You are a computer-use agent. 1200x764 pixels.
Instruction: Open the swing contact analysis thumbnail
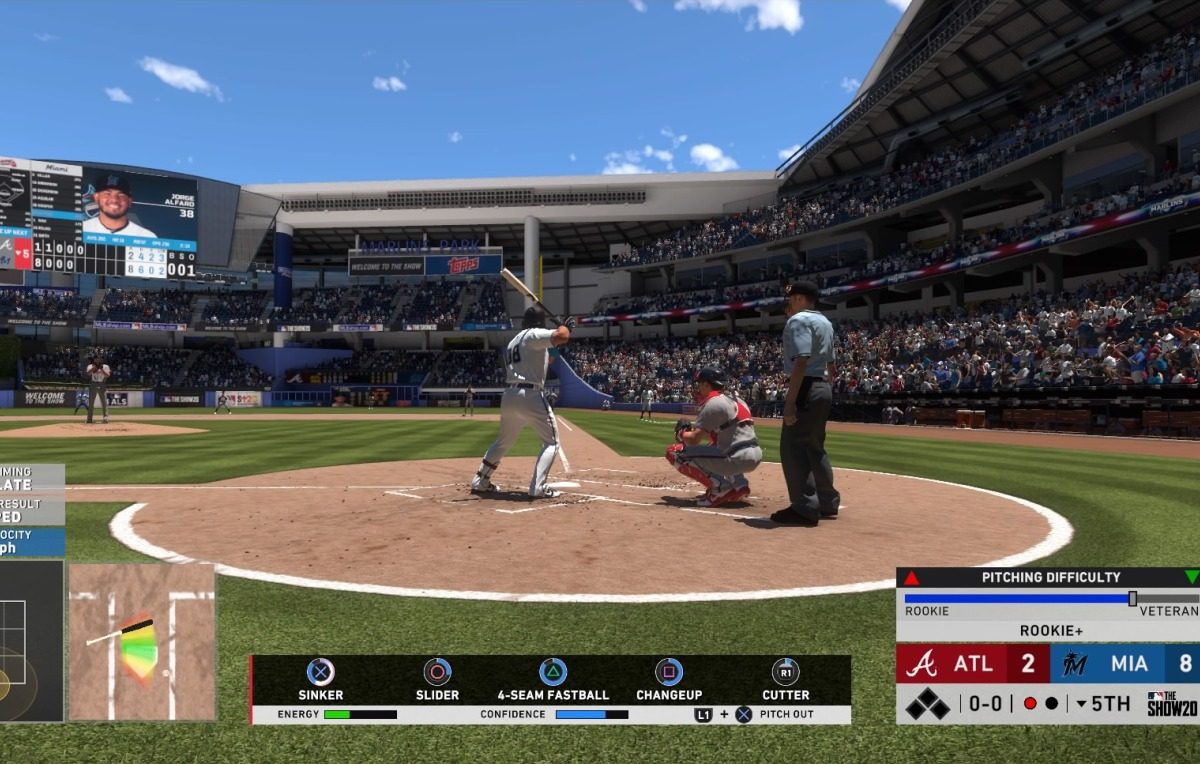tap(141, 642)
